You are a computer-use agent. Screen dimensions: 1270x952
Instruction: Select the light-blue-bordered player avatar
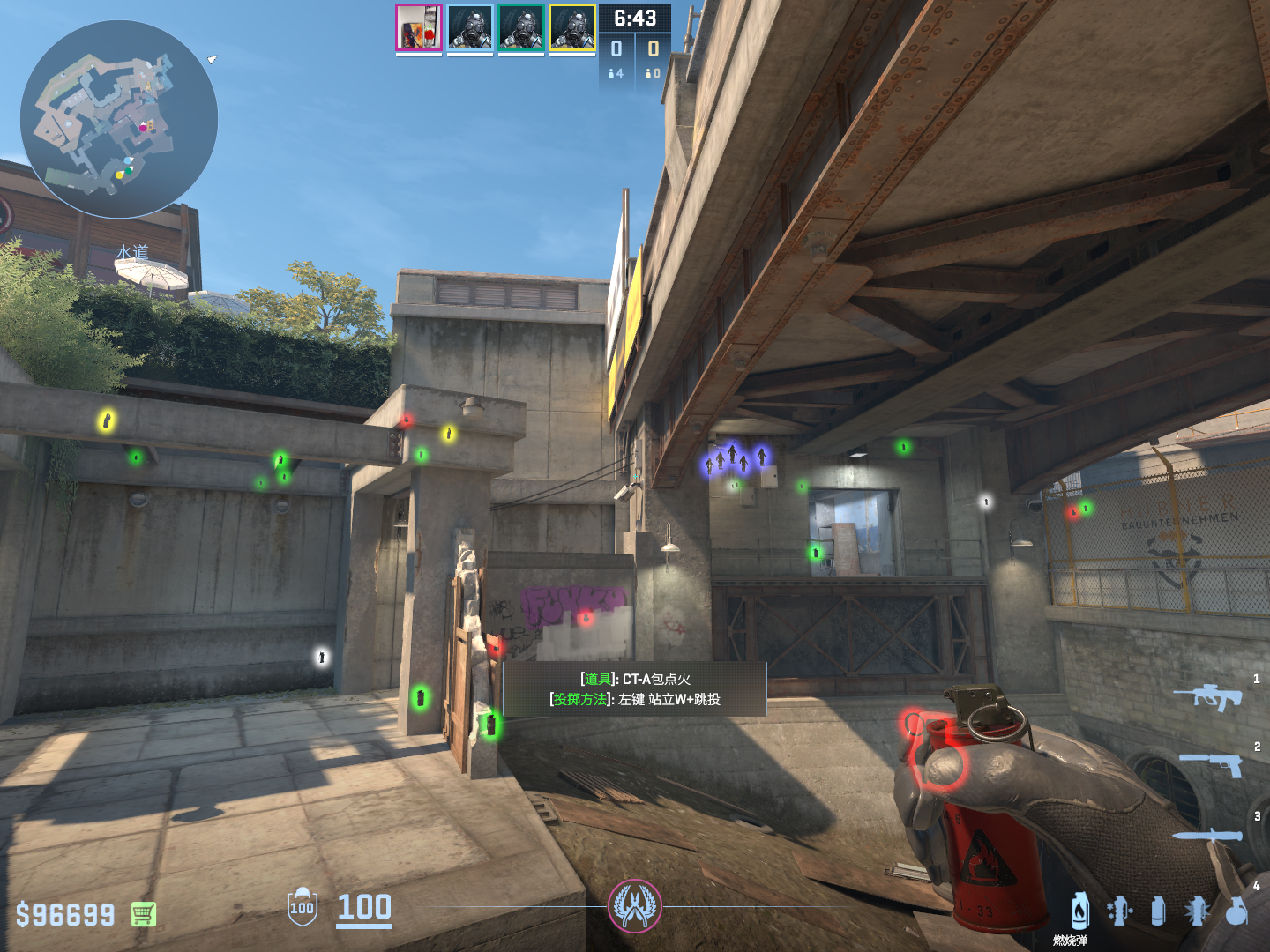click(x=470, y=27)
